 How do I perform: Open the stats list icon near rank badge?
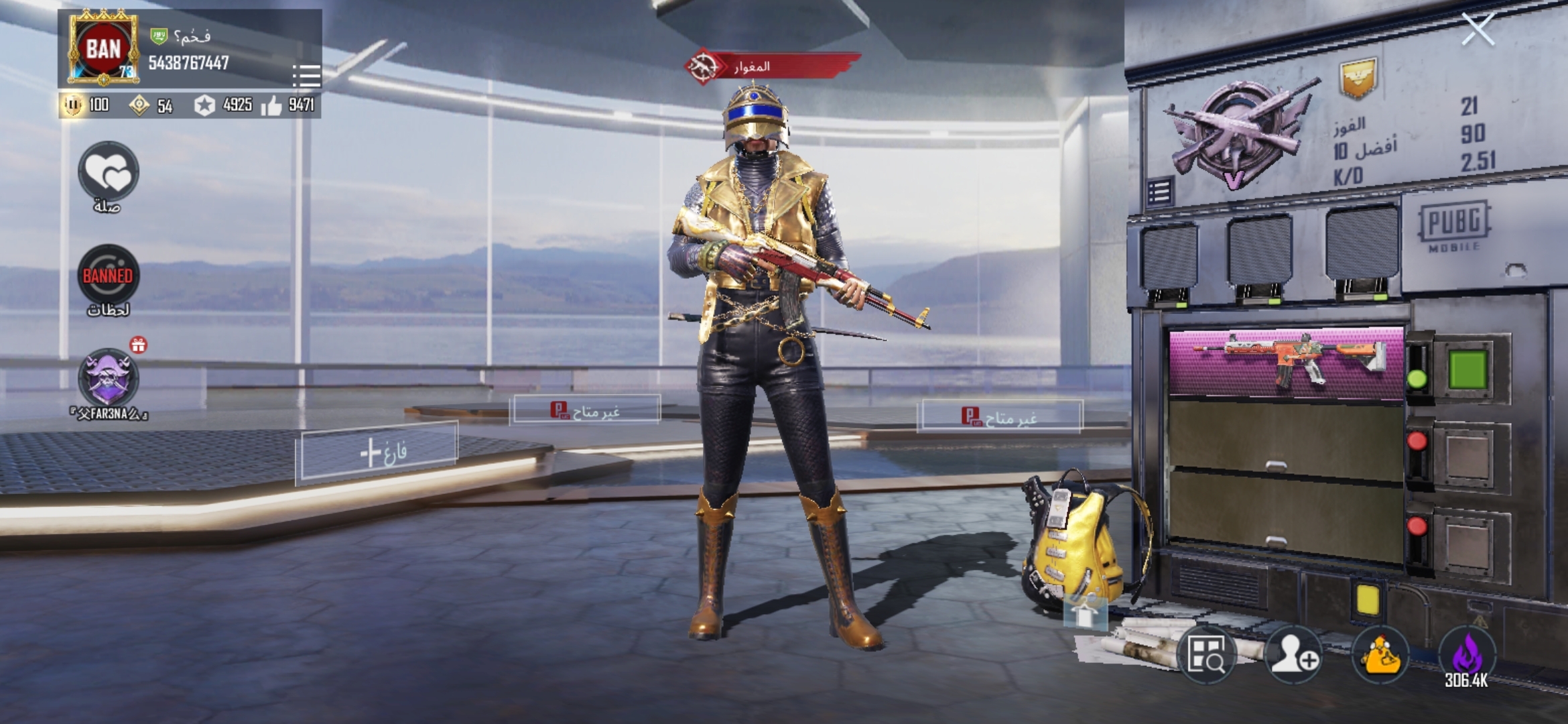point(1160,192)
